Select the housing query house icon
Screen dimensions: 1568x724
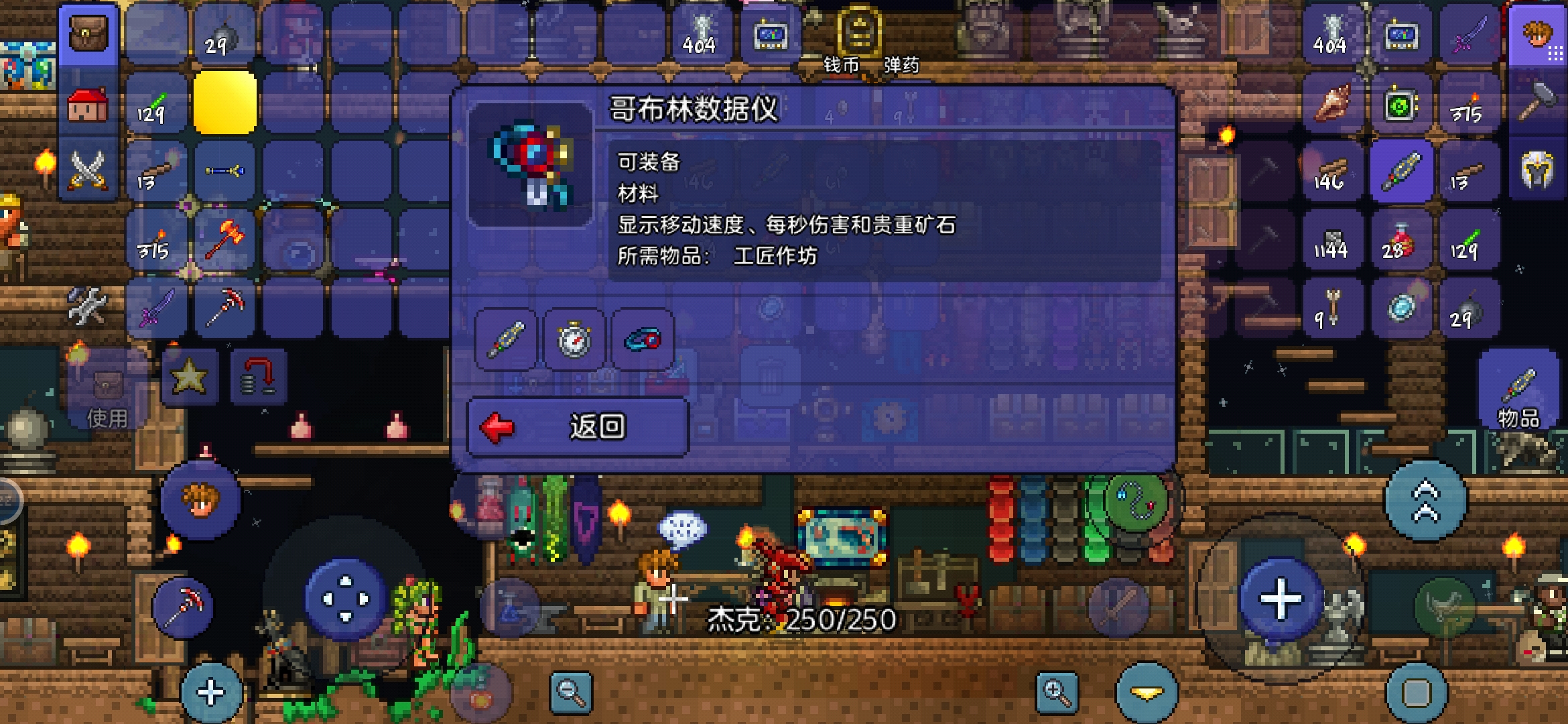(89, 103)
